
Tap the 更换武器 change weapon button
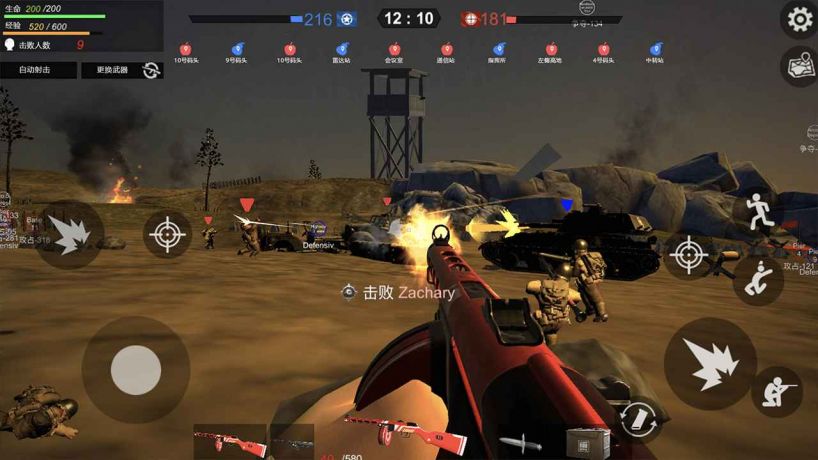121,70
